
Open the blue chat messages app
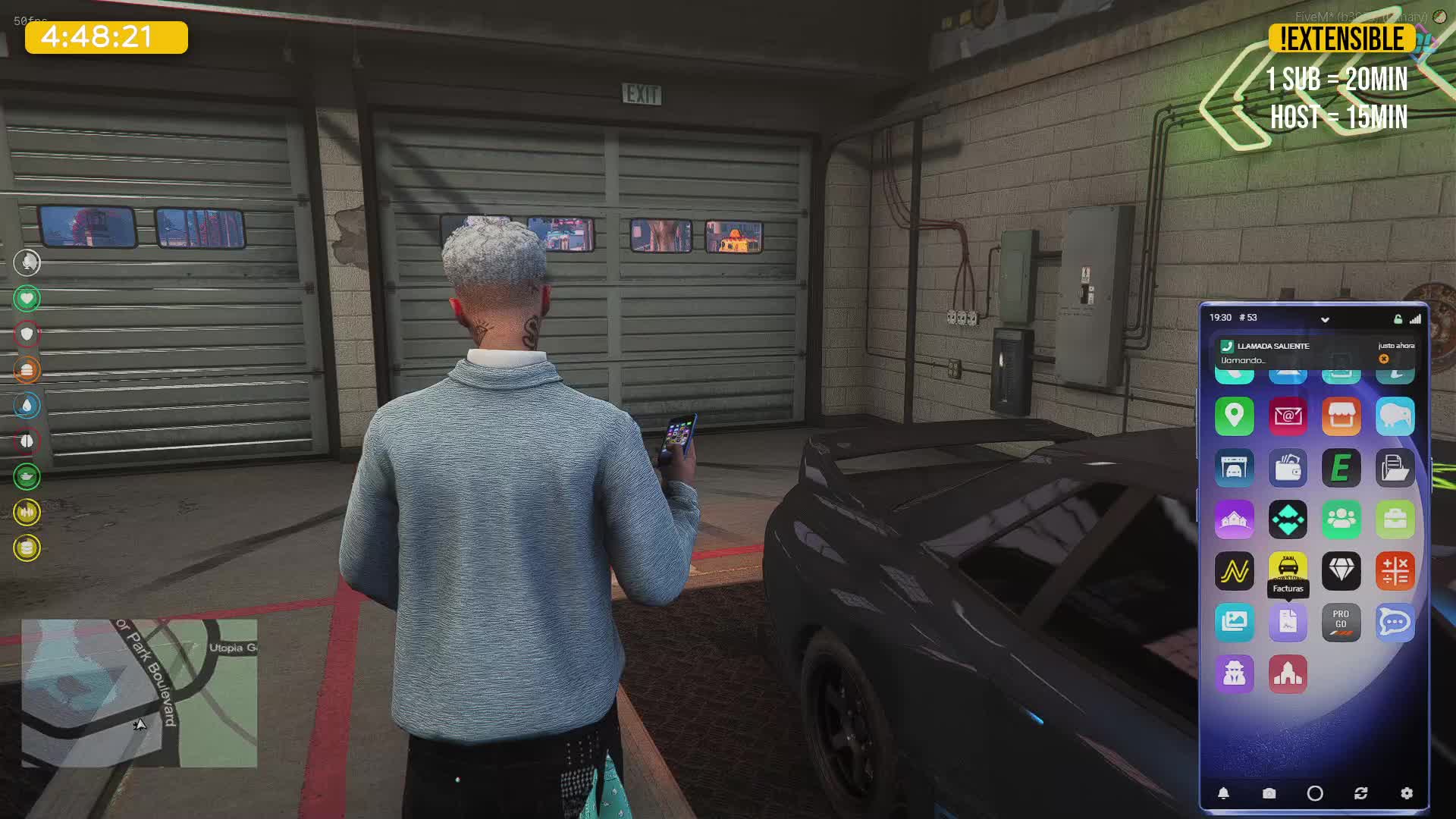[x=1395, y=623]
